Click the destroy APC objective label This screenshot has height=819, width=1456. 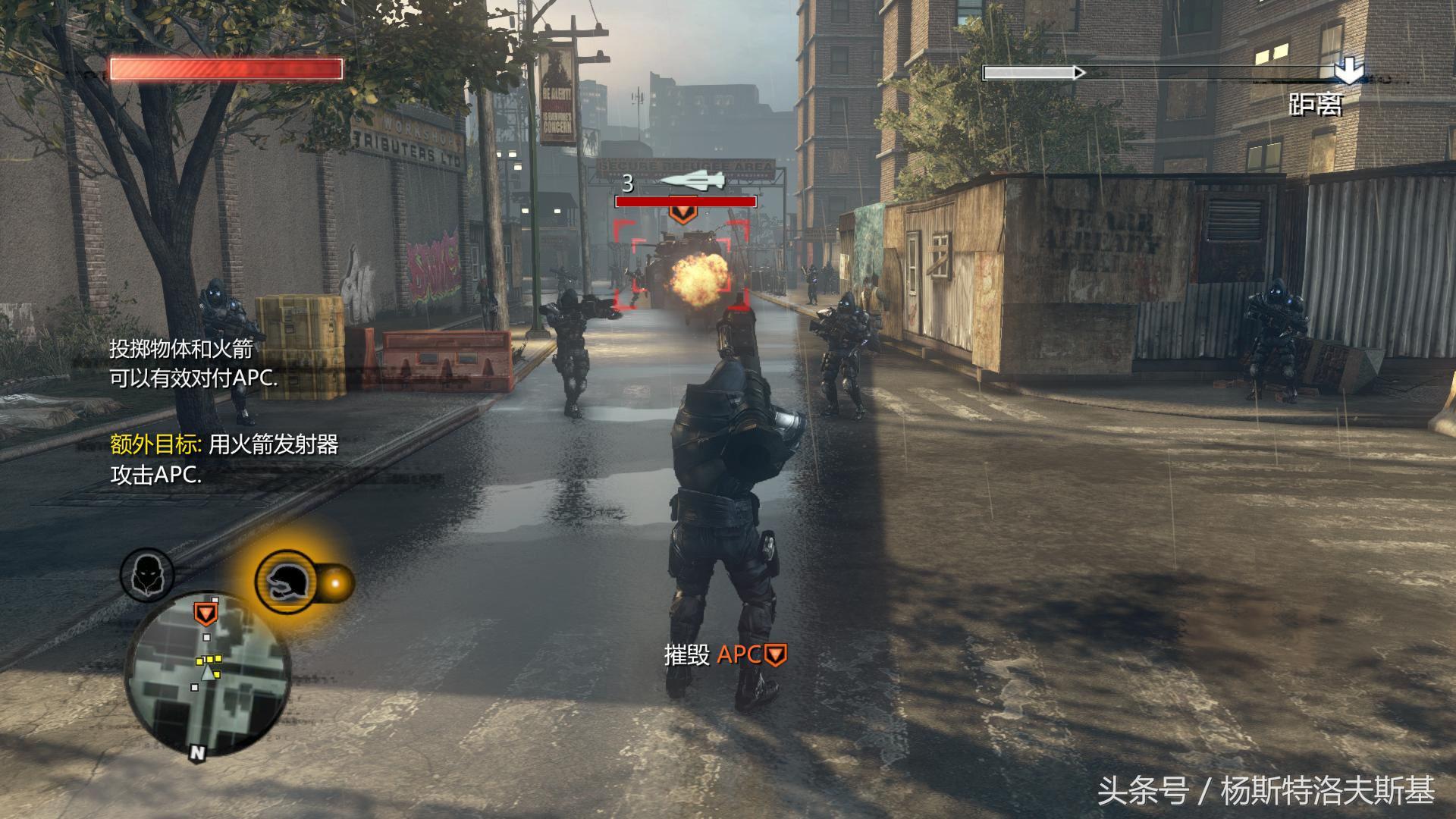click(725, 654)
